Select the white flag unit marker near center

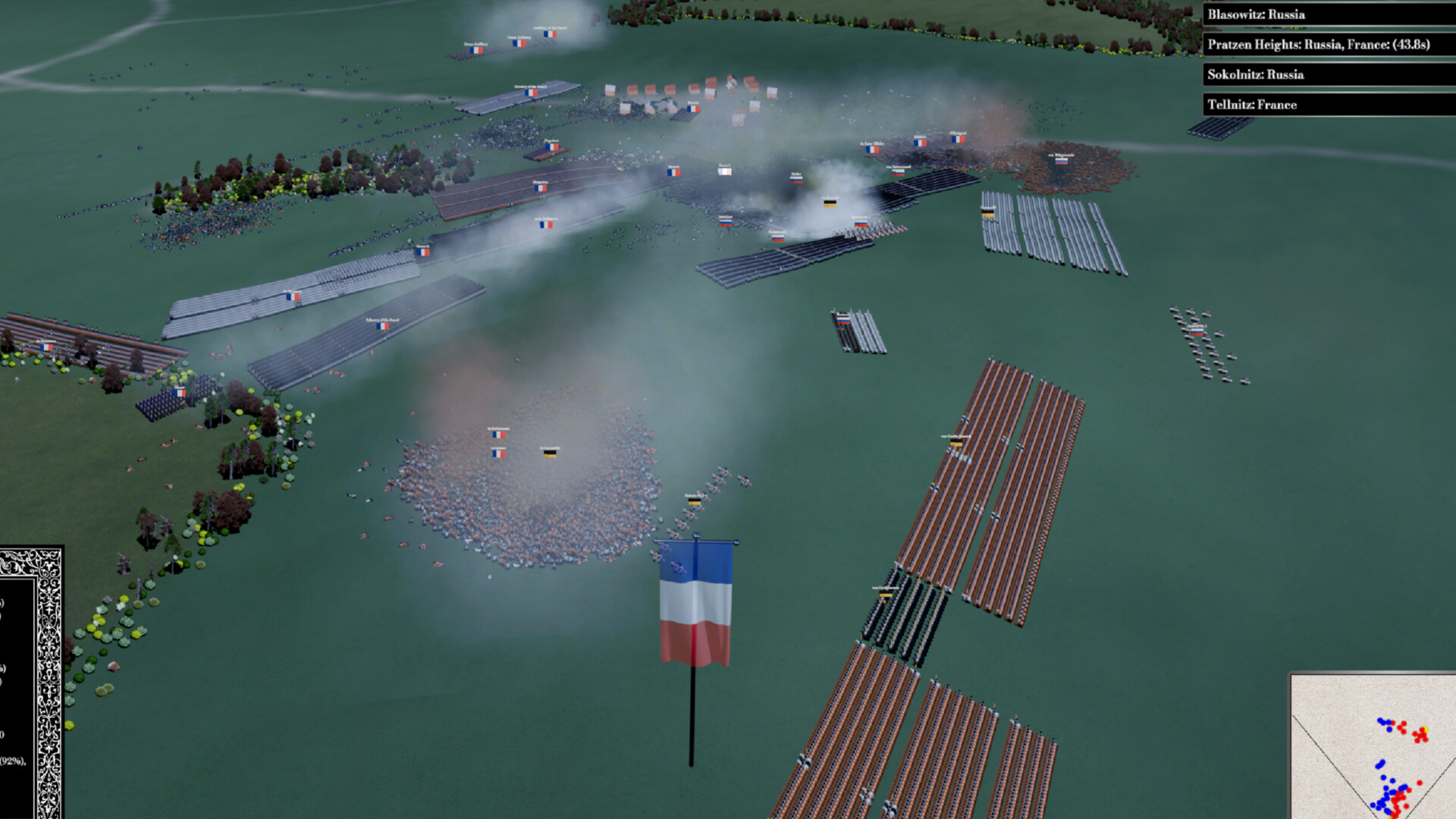tap(723, 171)
